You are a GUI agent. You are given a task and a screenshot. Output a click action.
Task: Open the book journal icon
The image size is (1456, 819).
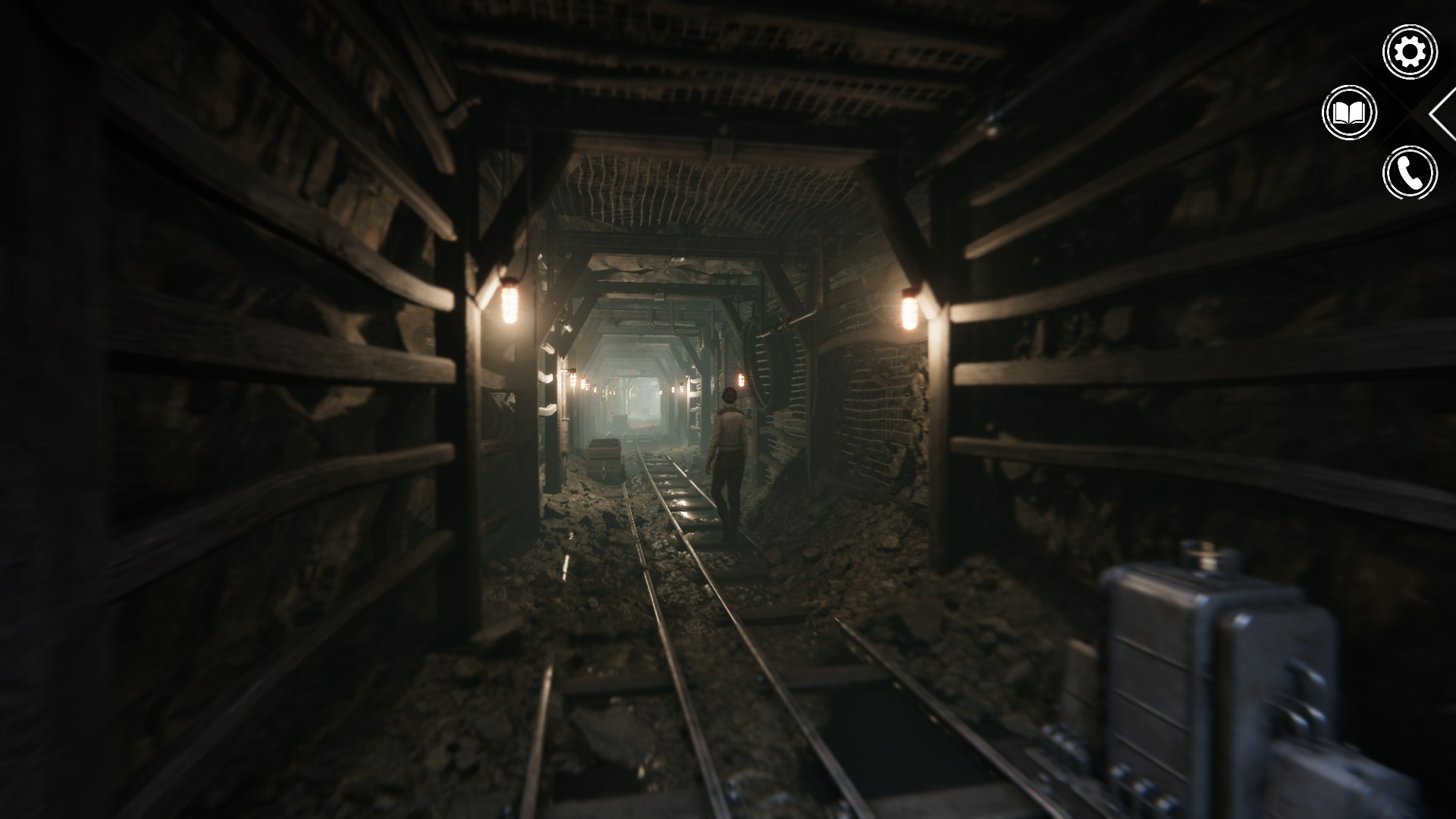click(x=1349, y=113)
